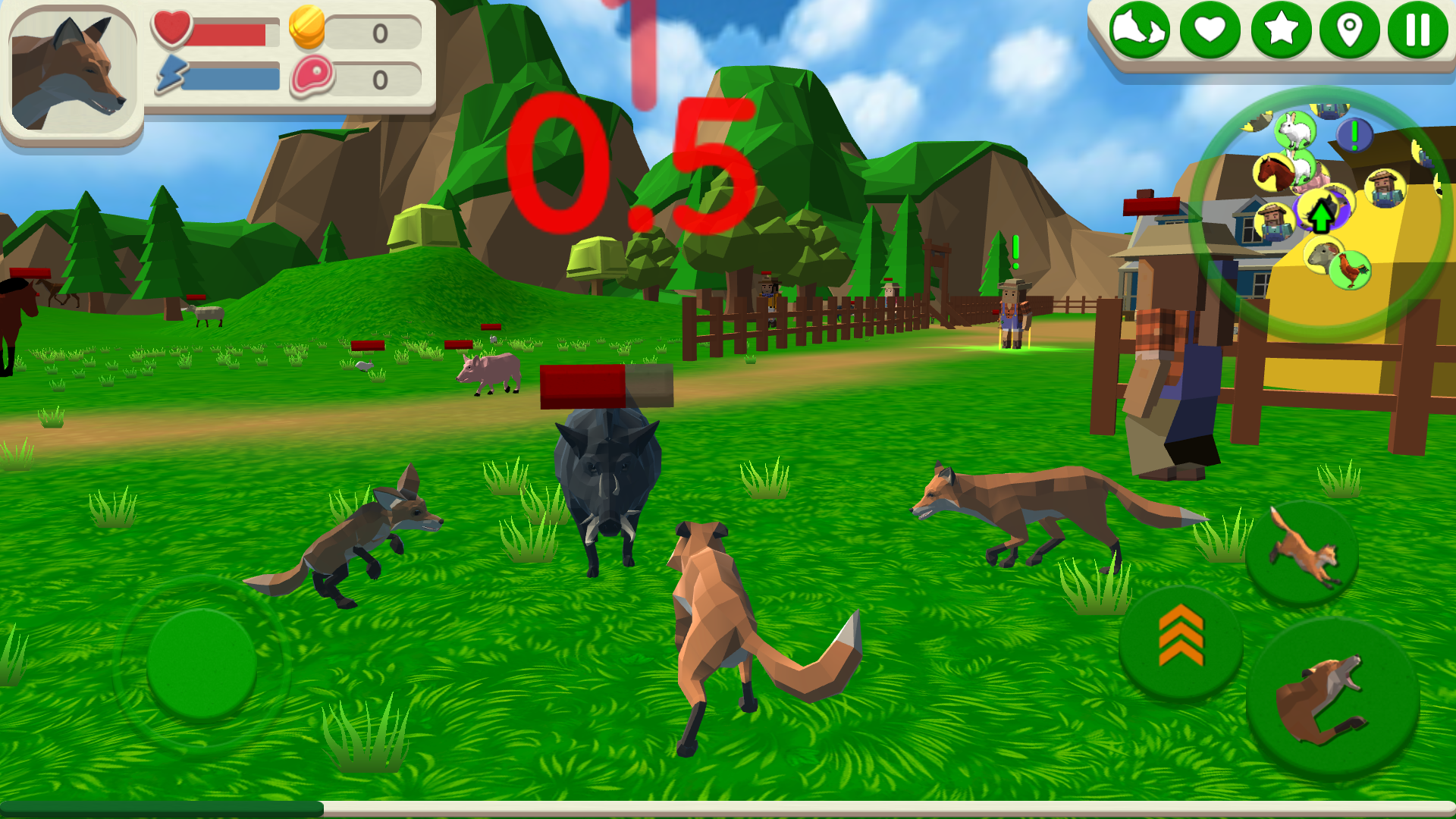
Task: Click the blue exclamation marker near the minimap
Action: coord(1354,135)
